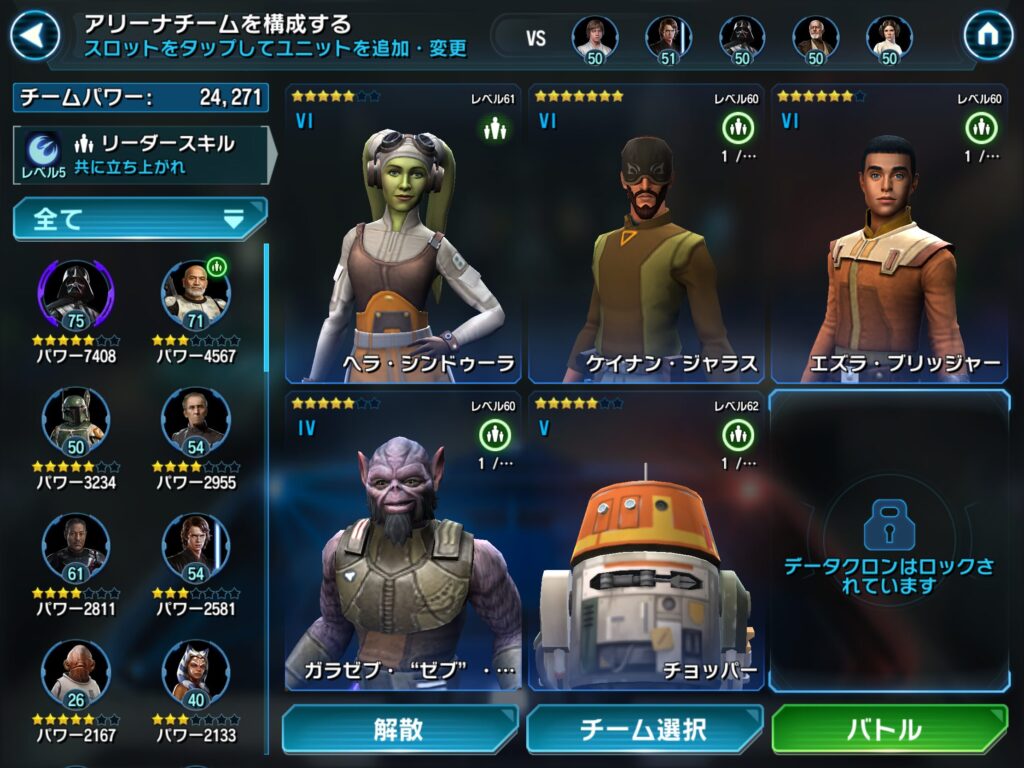Go back with the arrow button

click(x=35, y=35)
